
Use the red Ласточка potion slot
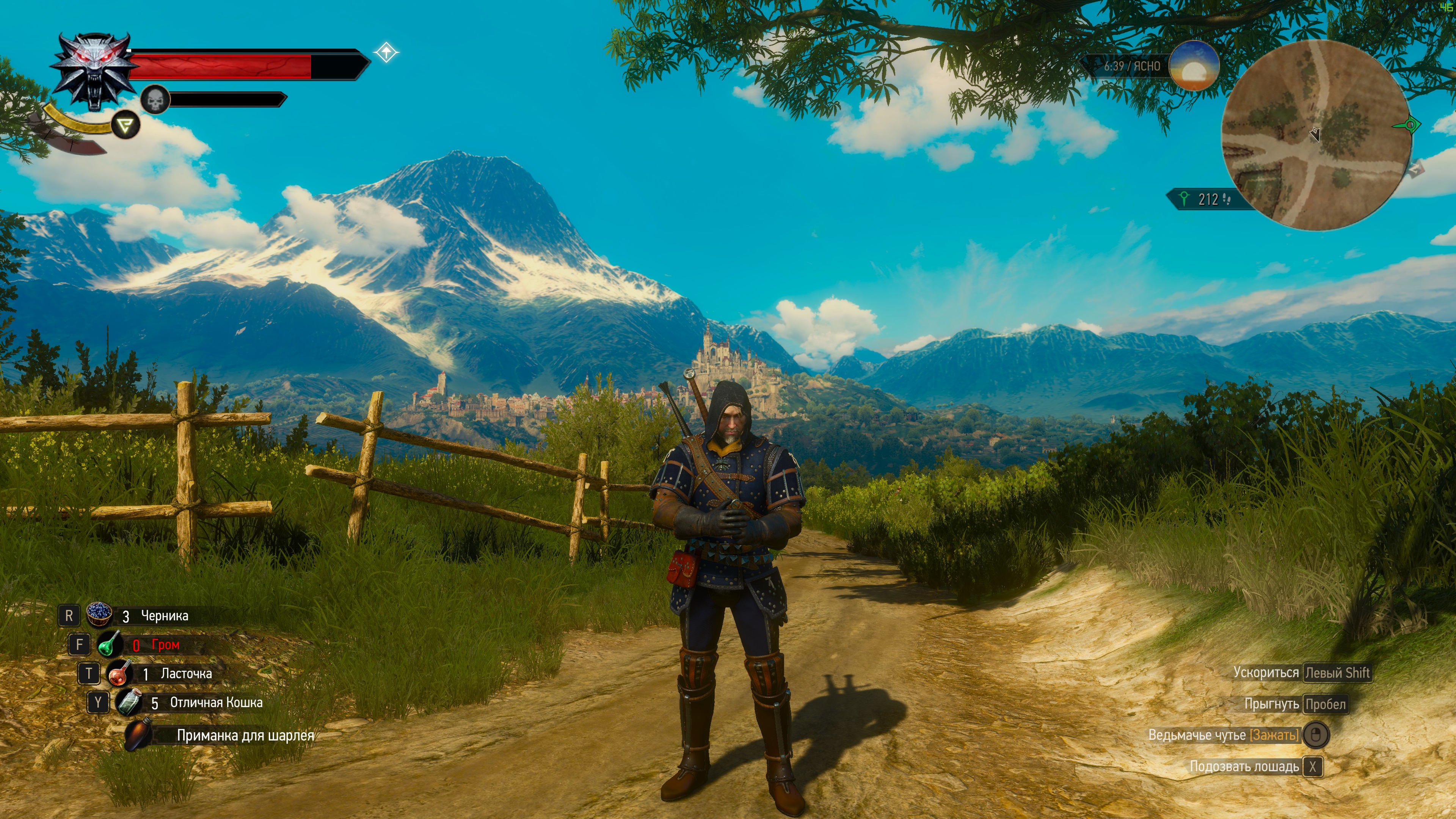(x=119, y=673)
